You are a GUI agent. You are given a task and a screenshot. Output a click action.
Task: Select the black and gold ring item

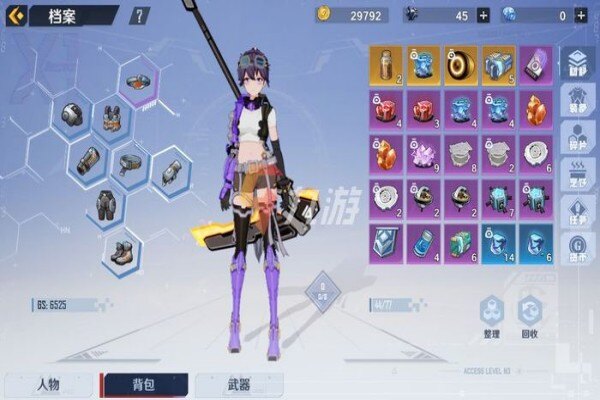461,63
